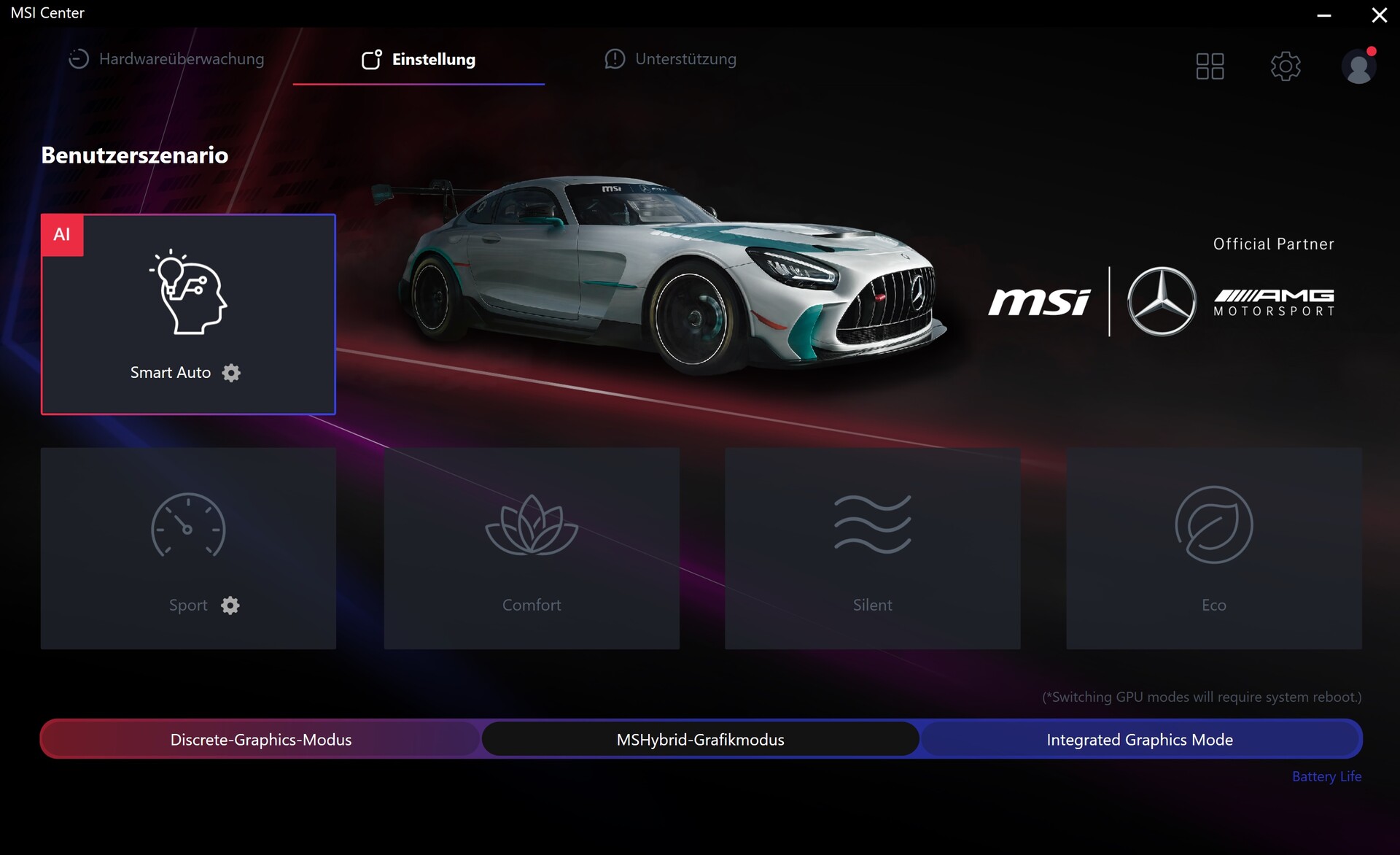Select the Comfort scenario
Screen dimensions: 1400x855
[532, 548]
